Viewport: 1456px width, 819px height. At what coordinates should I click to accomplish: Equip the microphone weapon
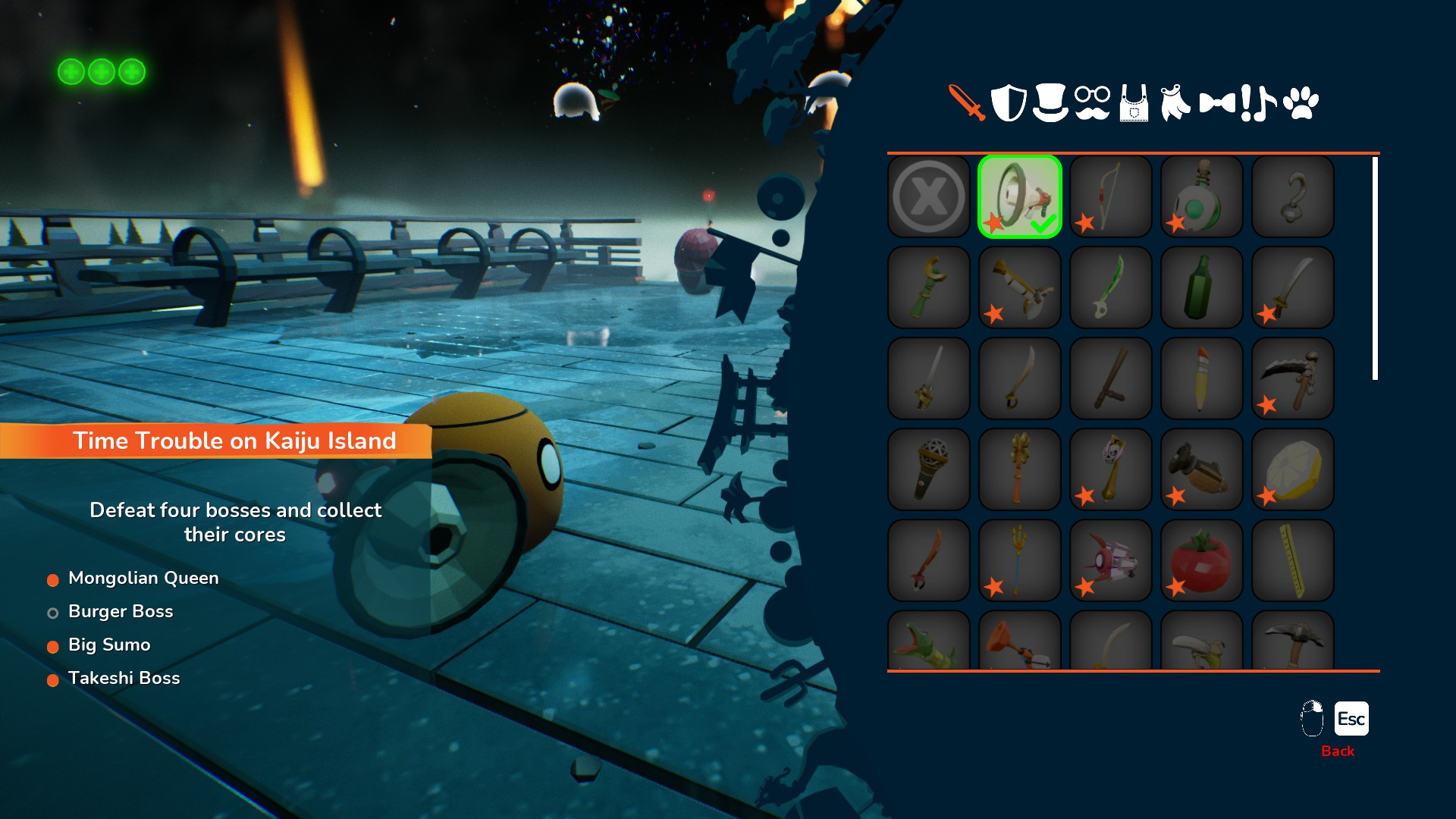click(x=929, y=469)
